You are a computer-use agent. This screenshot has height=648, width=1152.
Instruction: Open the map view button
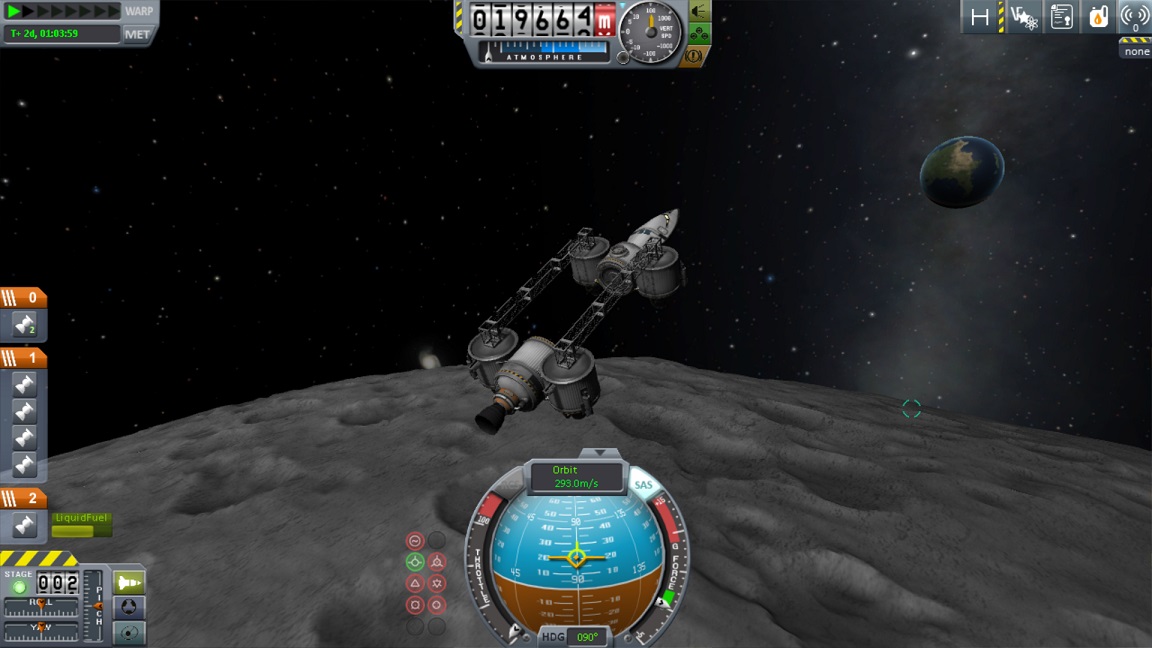click(130, 633)
